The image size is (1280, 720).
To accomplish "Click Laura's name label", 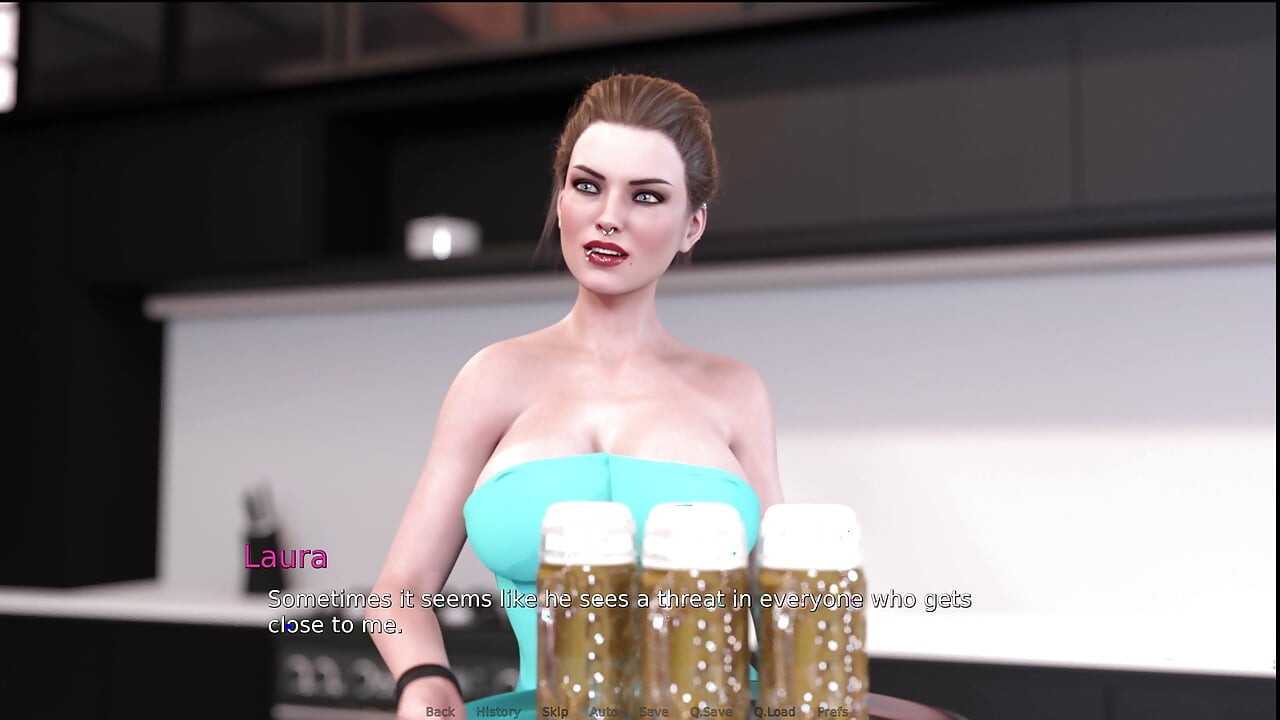I will [x=287, y=557].
